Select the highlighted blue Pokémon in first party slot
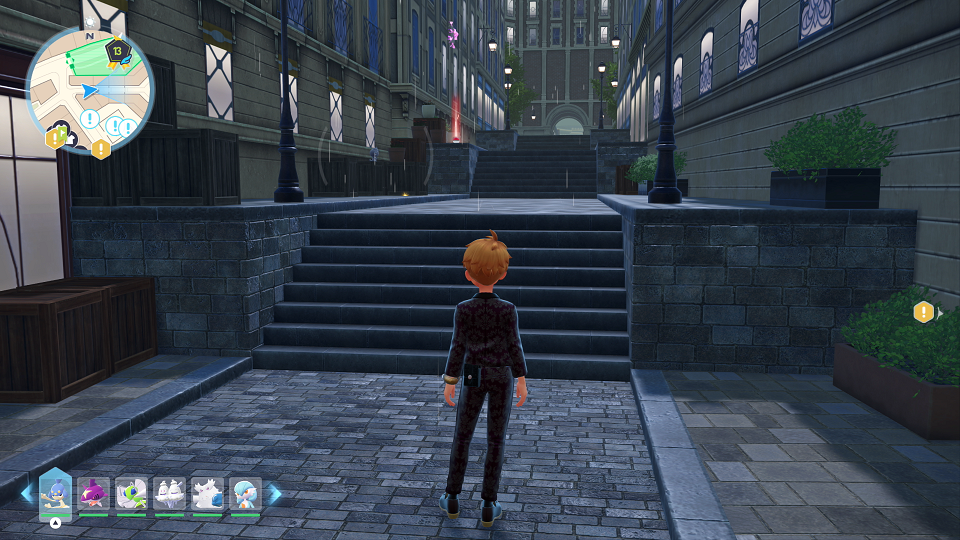Screen dimensions: 960x540 click(55, 493)
